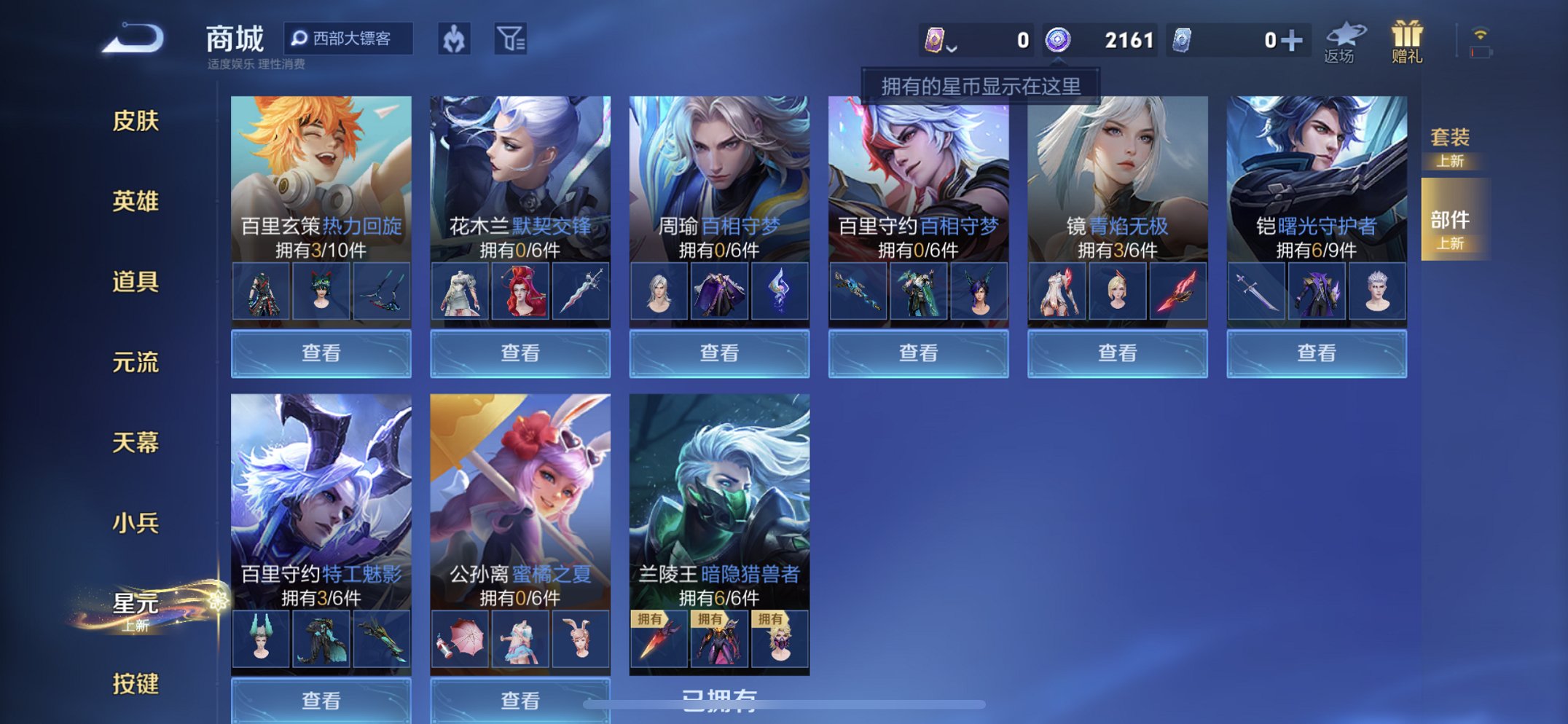Click 查看 under 百里玄策 热力回旋
The width and height of the screenshot is (1568, 724).
[321, 353]
